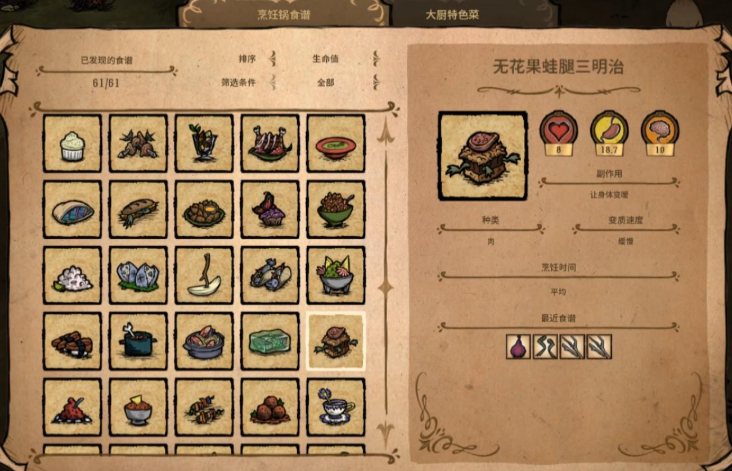Click the highlighted fig frog sandwich recipe
732x471 pixels.
pyautogui.click(x=336, y=342)
